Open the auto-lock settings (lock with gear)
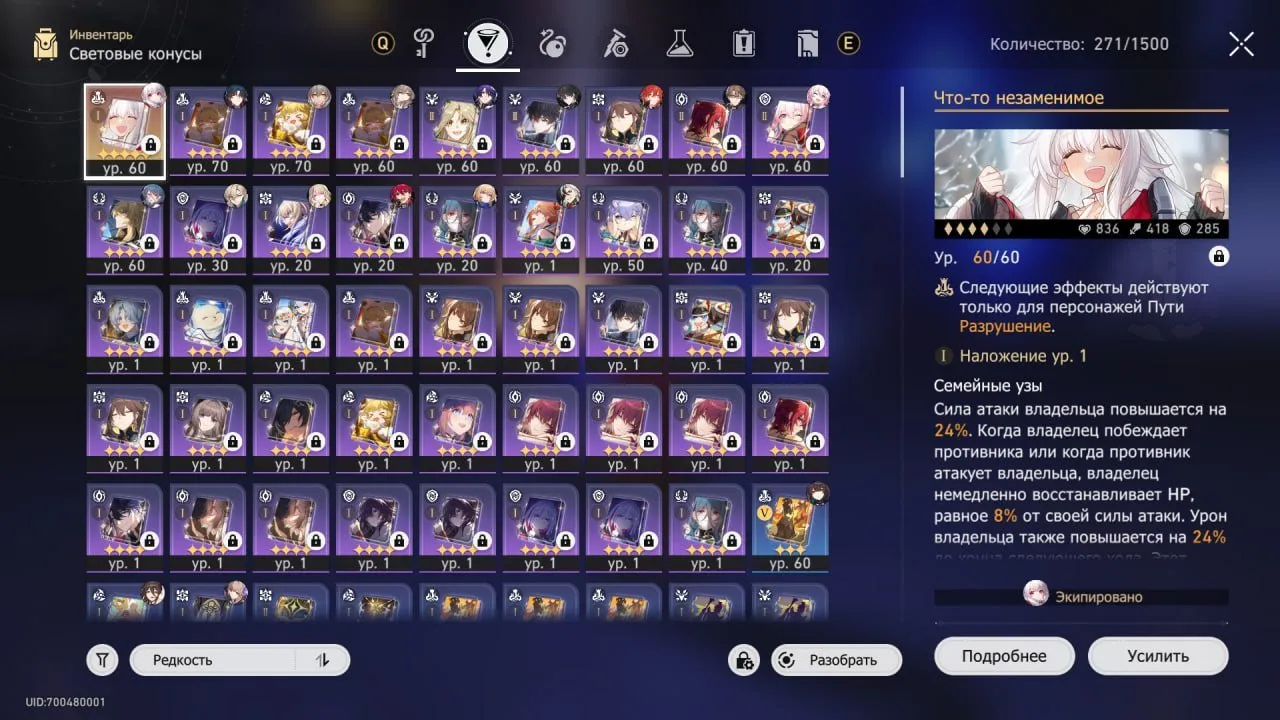The width and height of the screenshot is (1280, 720). pos(743,661)
